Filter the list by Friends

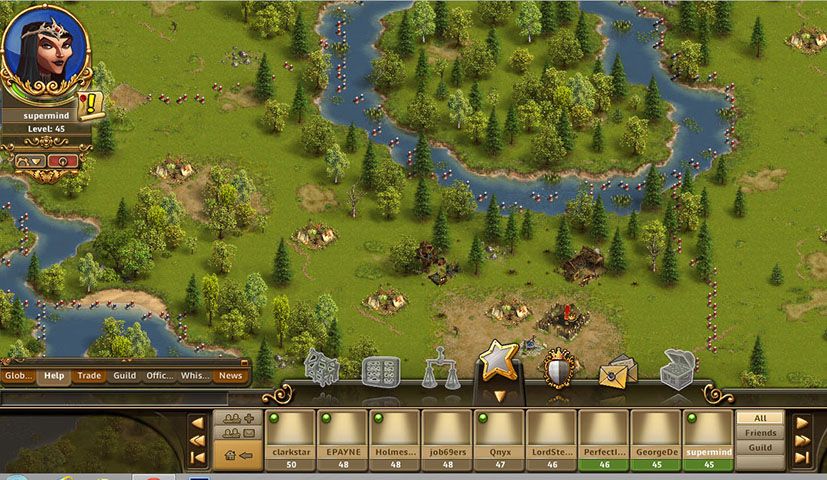click(760, 433)
